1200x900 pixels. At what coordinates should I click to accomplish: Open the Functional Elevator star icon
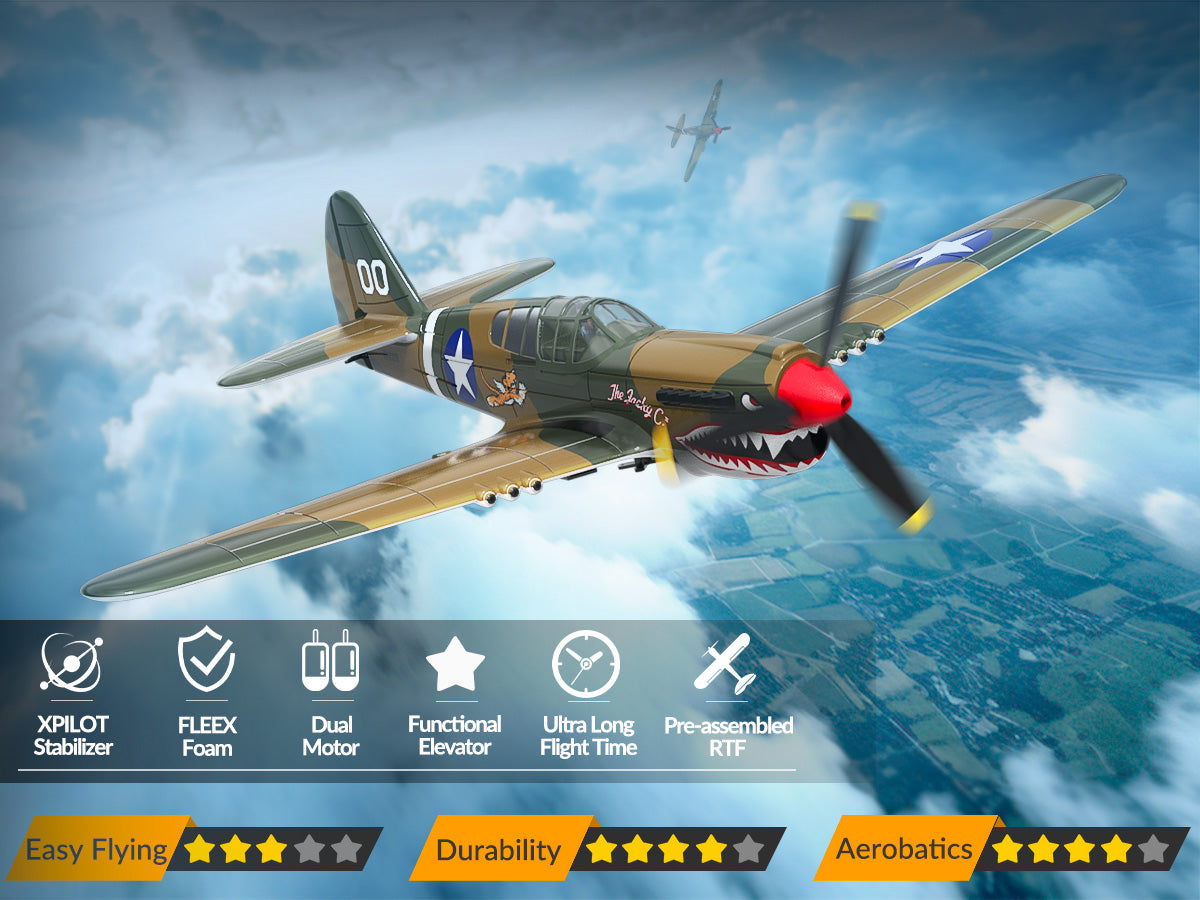pyautogui.click(x=455, y=665)
